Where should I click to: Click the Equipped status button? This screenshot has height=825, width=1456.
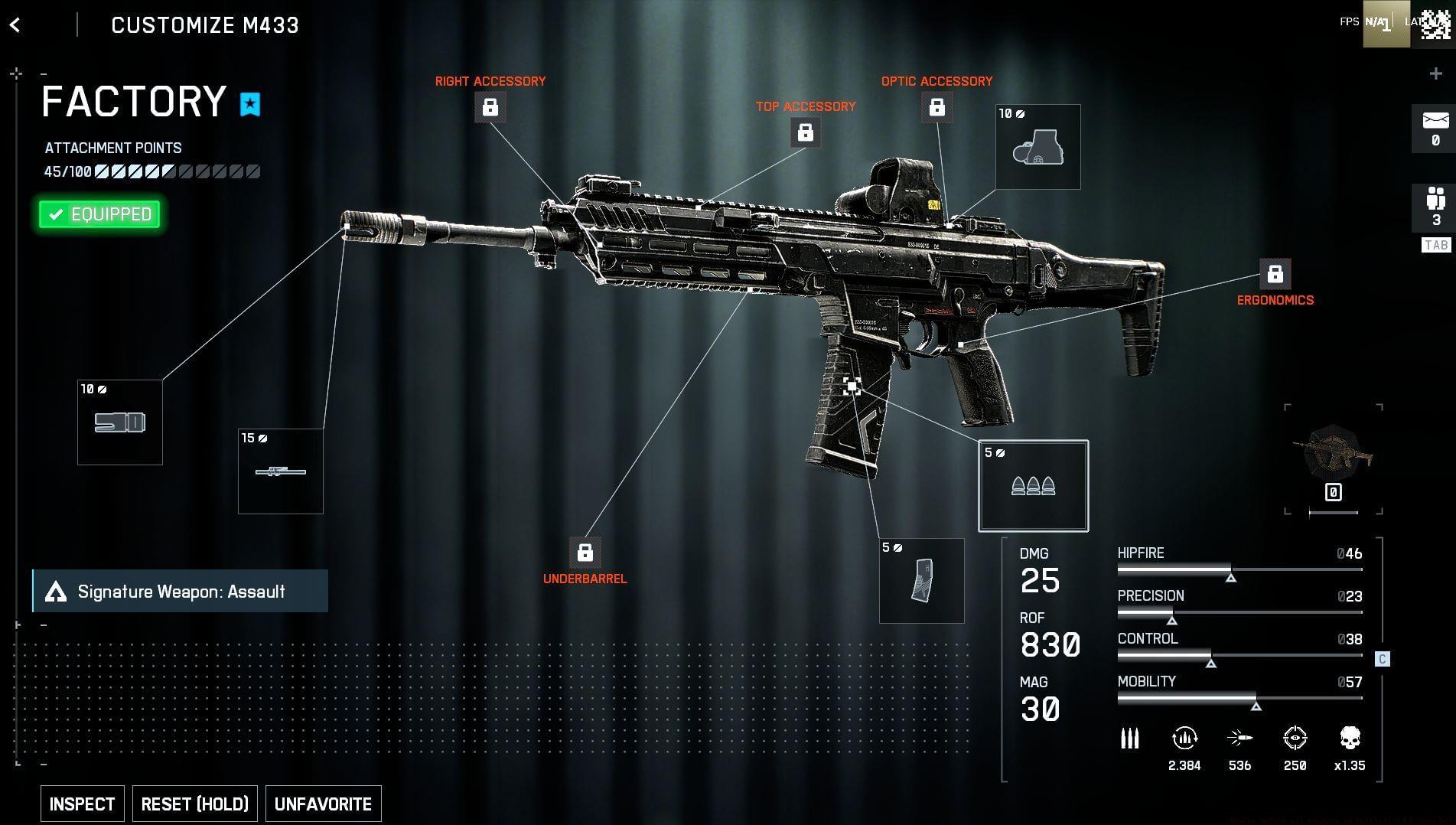coord(100,214)
